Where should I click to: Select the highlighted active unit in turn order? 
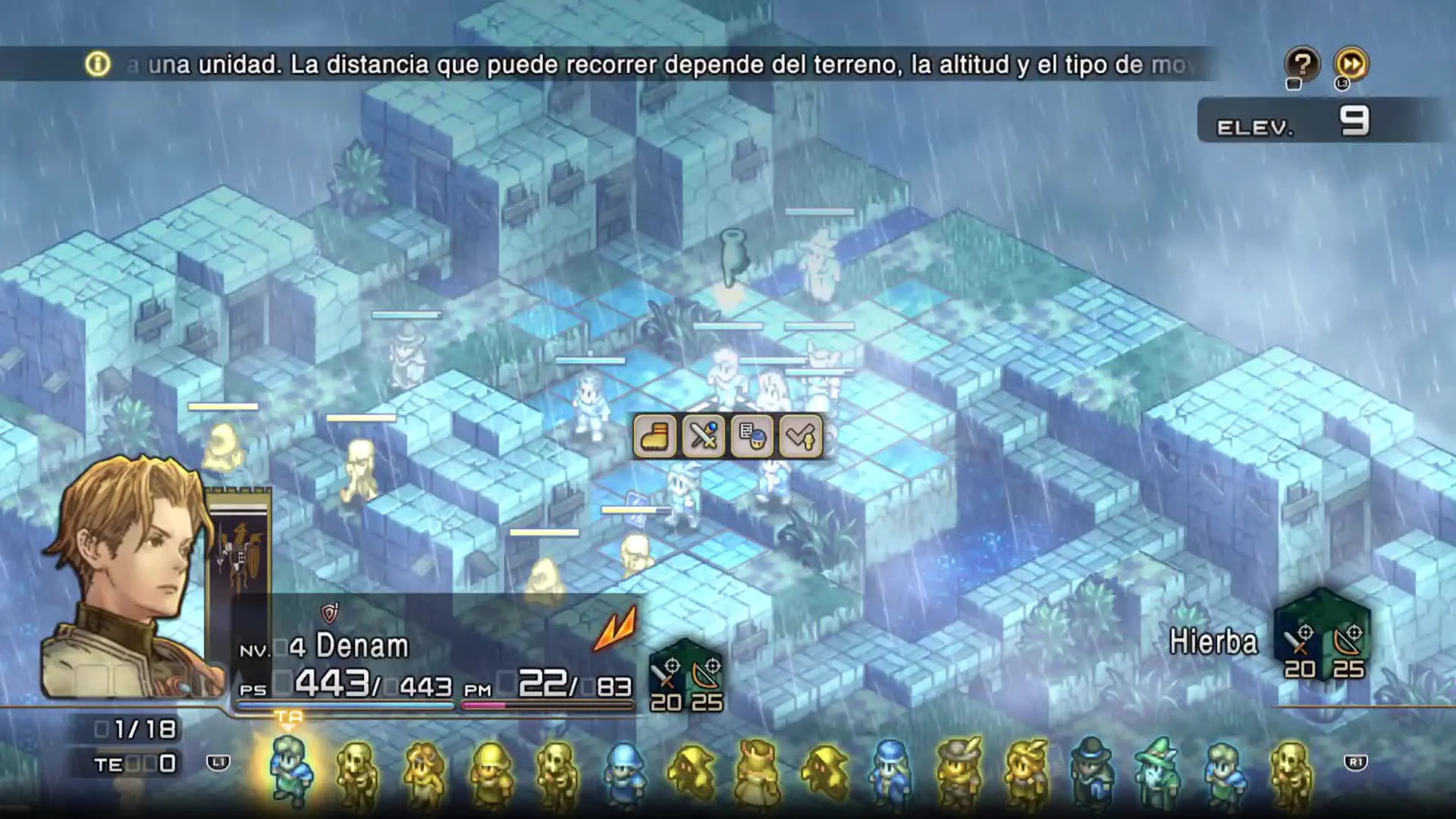click(x=290, y=768)
